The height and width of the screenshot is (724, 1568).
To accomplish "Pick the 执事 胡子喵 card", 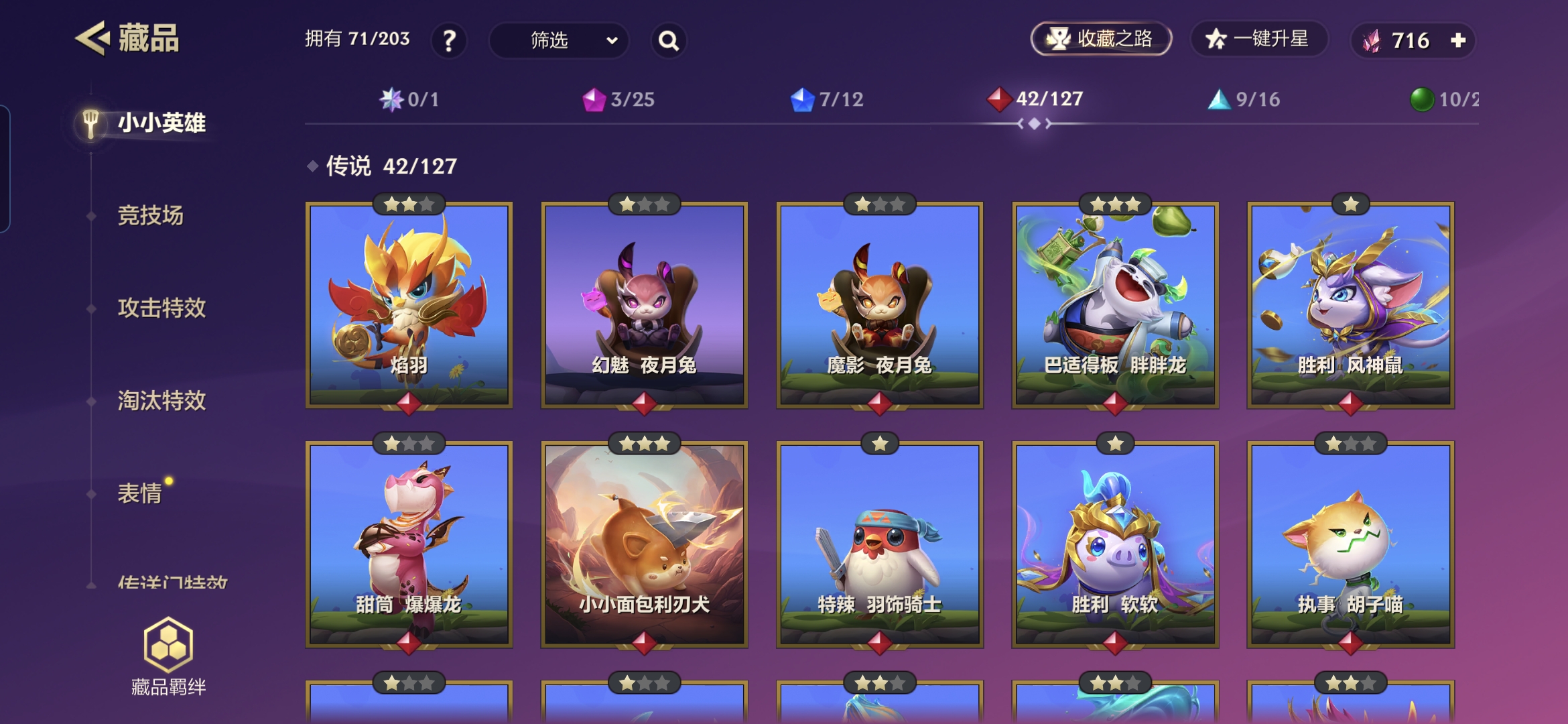I will pyautogui.click(x=1350, y=544).
